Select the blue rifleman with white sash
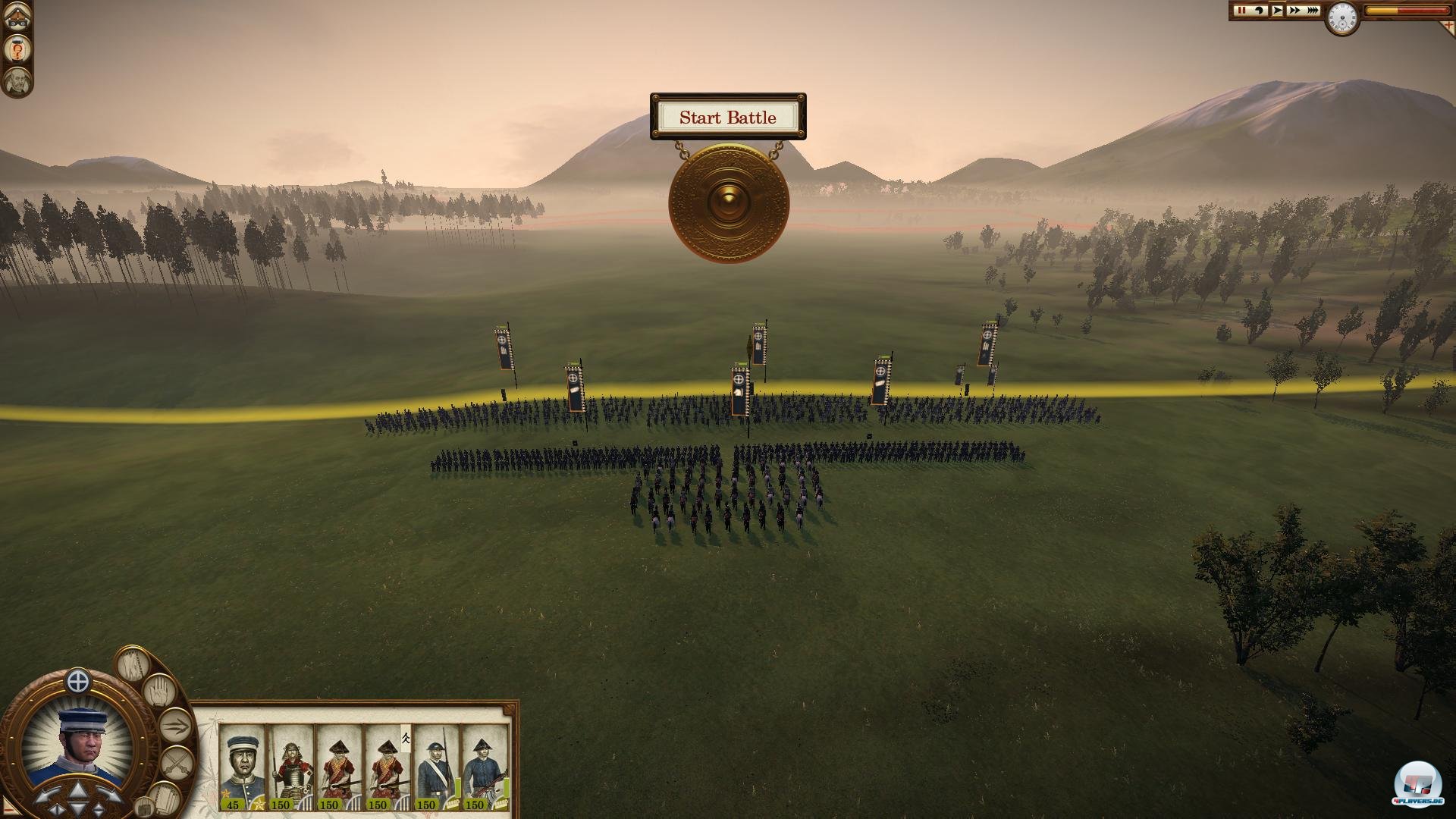Image resolution: width=1456 pixels, height=819 pixels. click(436, 767)
